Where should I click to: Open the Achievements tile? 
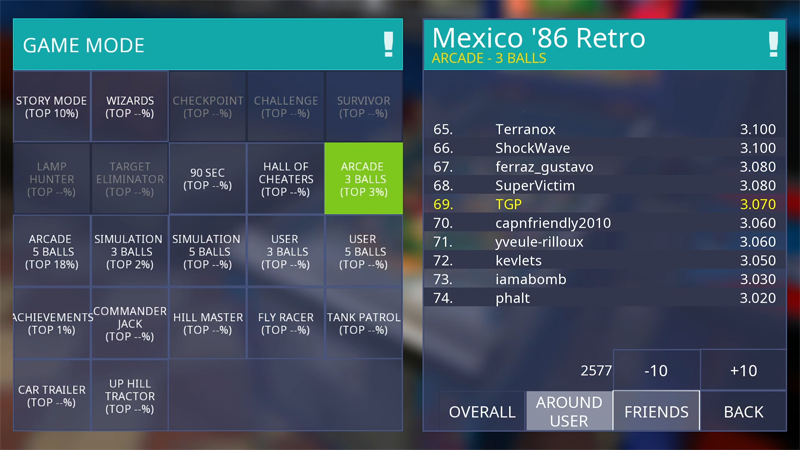[51, 323]
